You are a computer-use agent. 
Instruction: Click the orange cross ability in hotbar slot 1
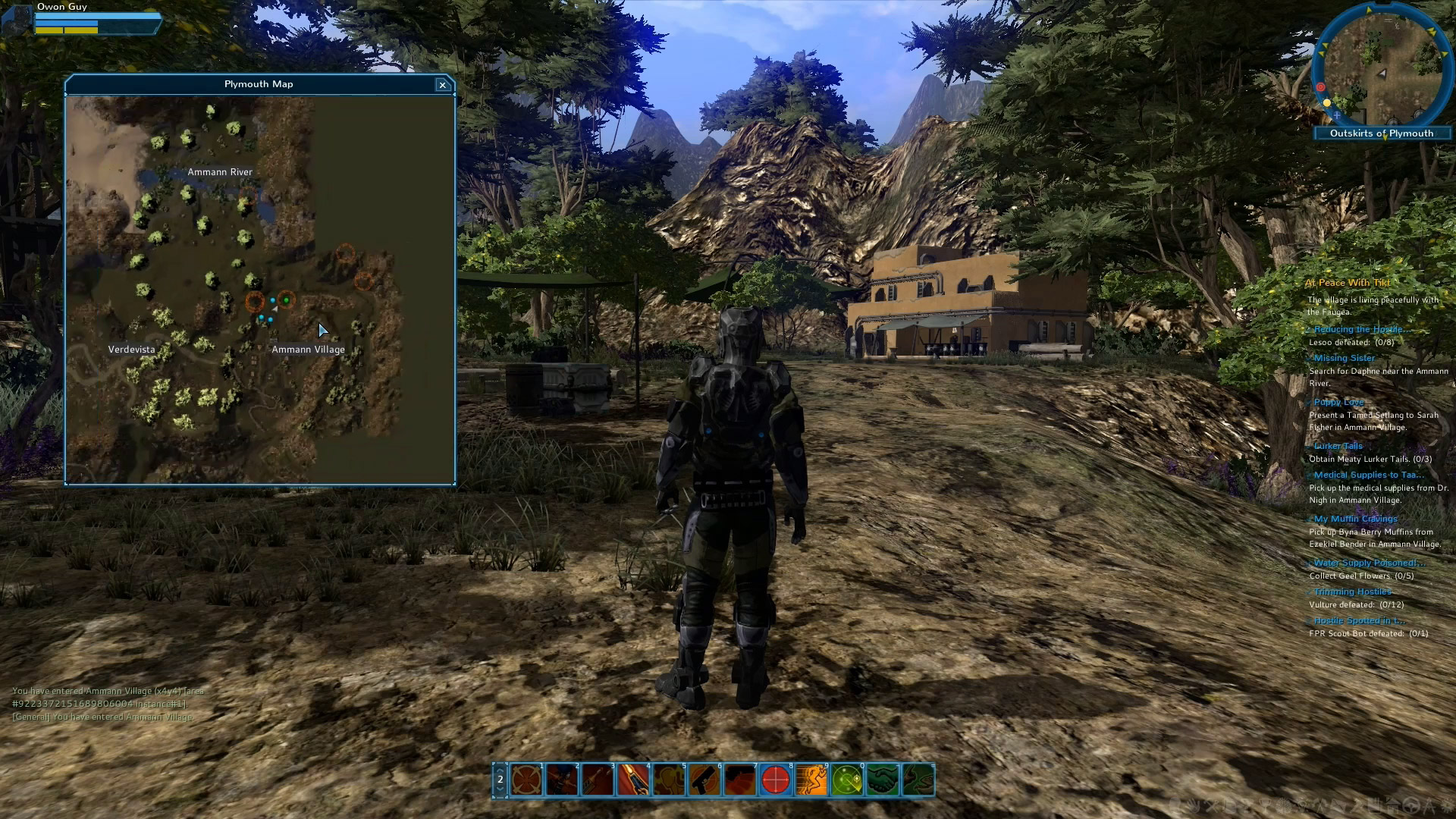[x=526, y=780]
